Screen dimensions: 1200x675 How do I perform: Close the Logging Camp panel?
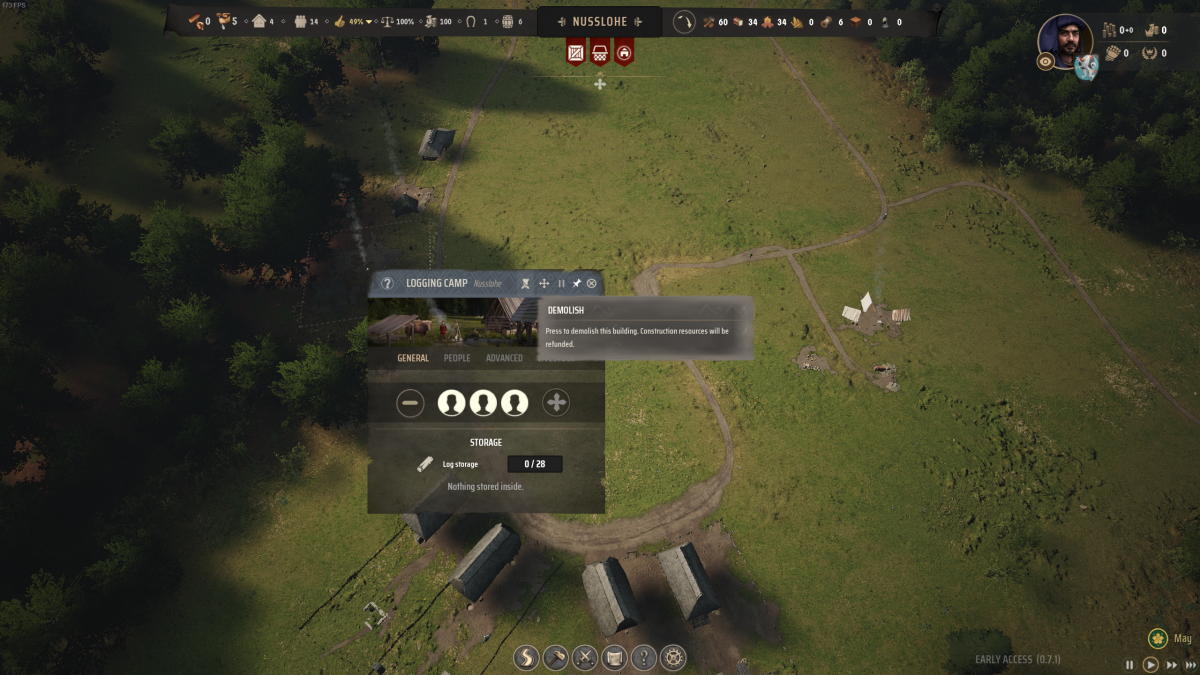[x=592, y=284]
